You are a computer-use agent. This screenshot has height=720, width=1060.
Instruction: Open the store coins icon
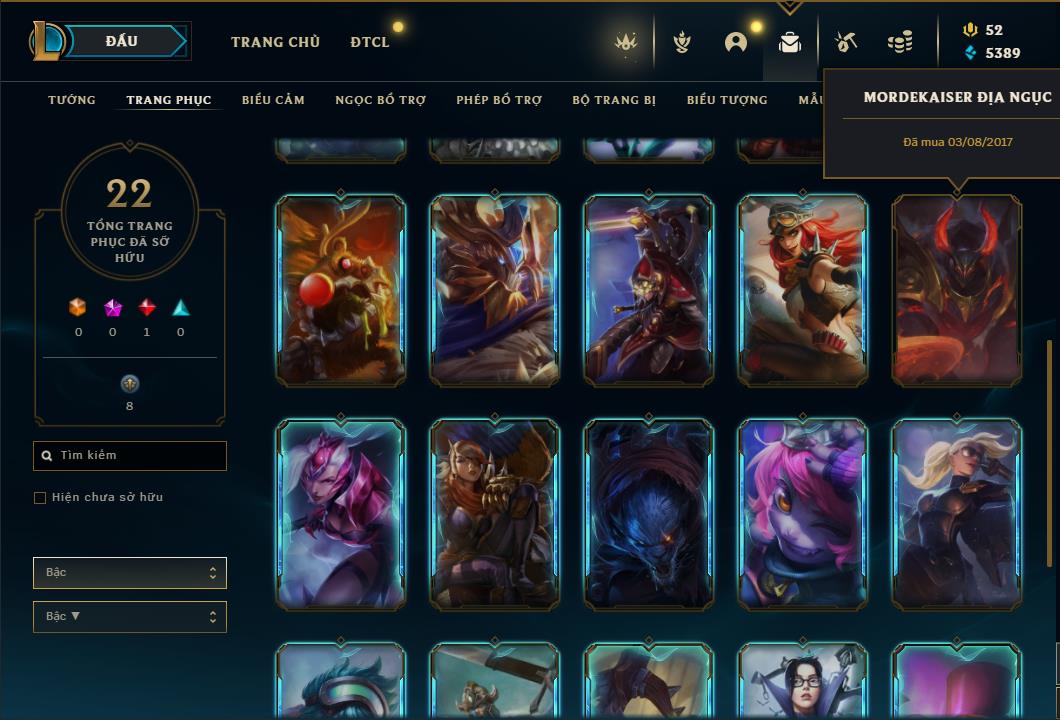coord(900,42)
